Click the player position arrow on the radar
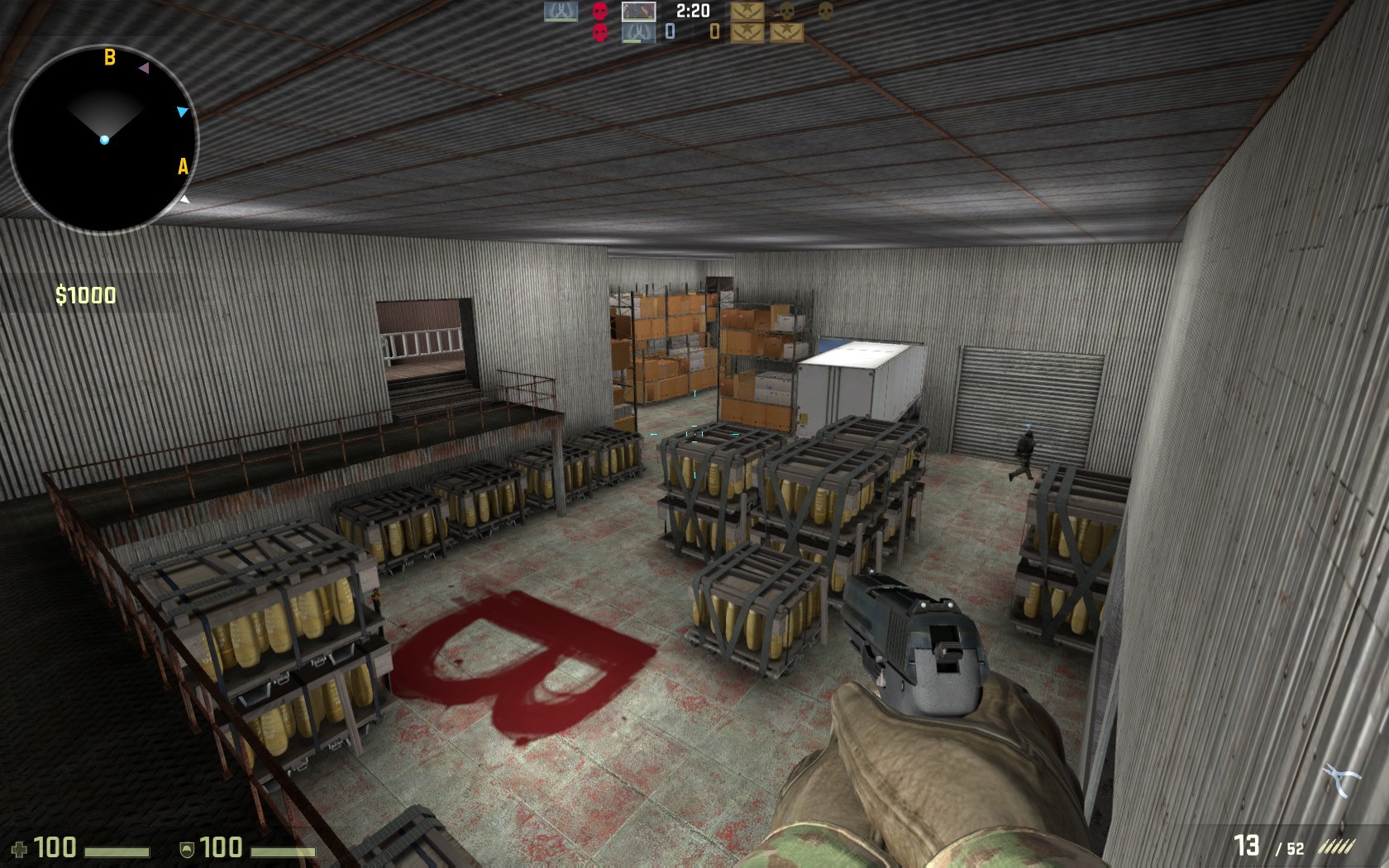Image resolution: width=1389 pixels, height=868 pixels. (x=105, y=139)
